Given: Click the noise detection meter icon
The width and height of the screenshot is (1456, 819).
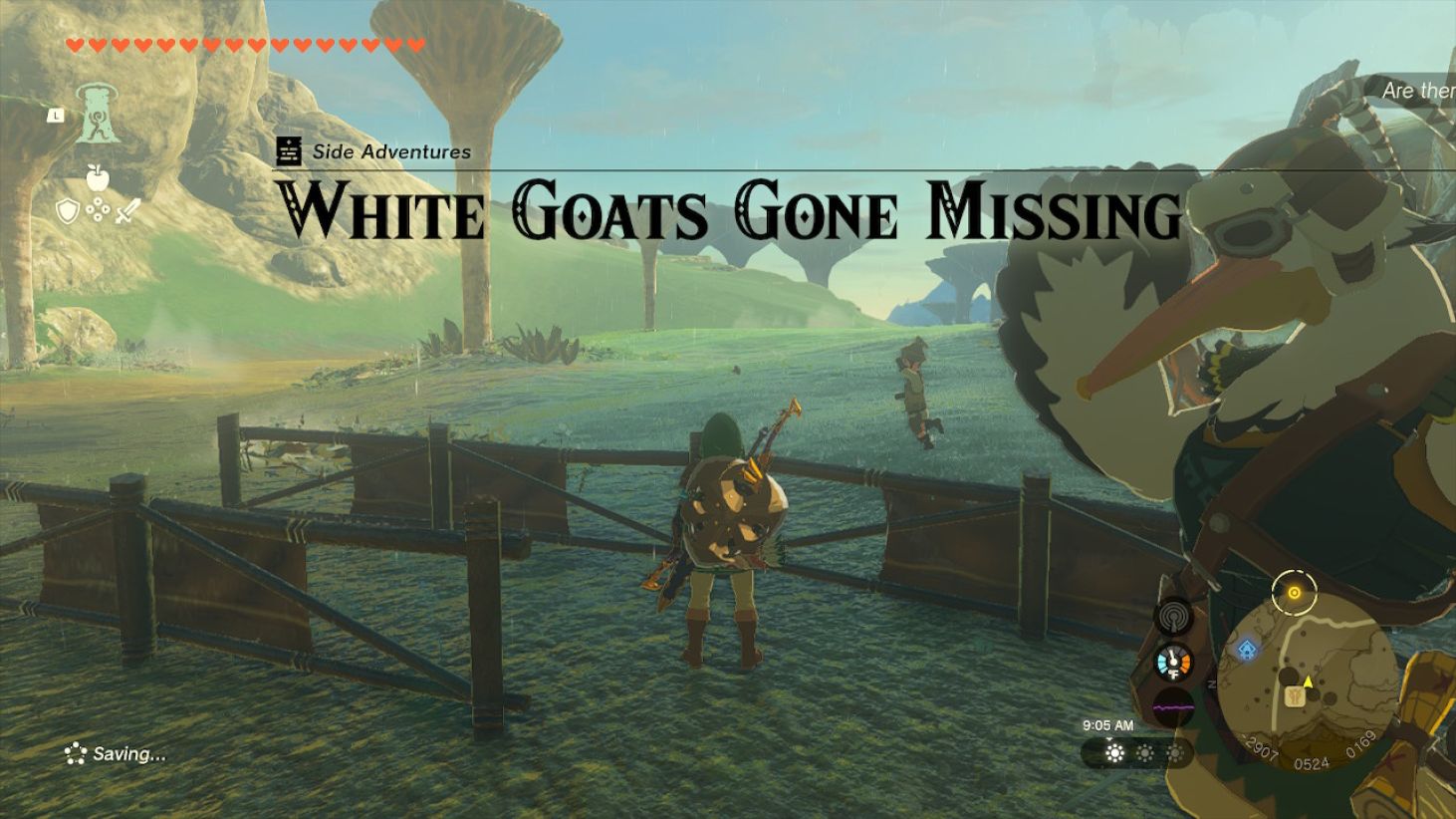Looking at the screenshot, I should pyautogui.click(x=1173, y=616).
